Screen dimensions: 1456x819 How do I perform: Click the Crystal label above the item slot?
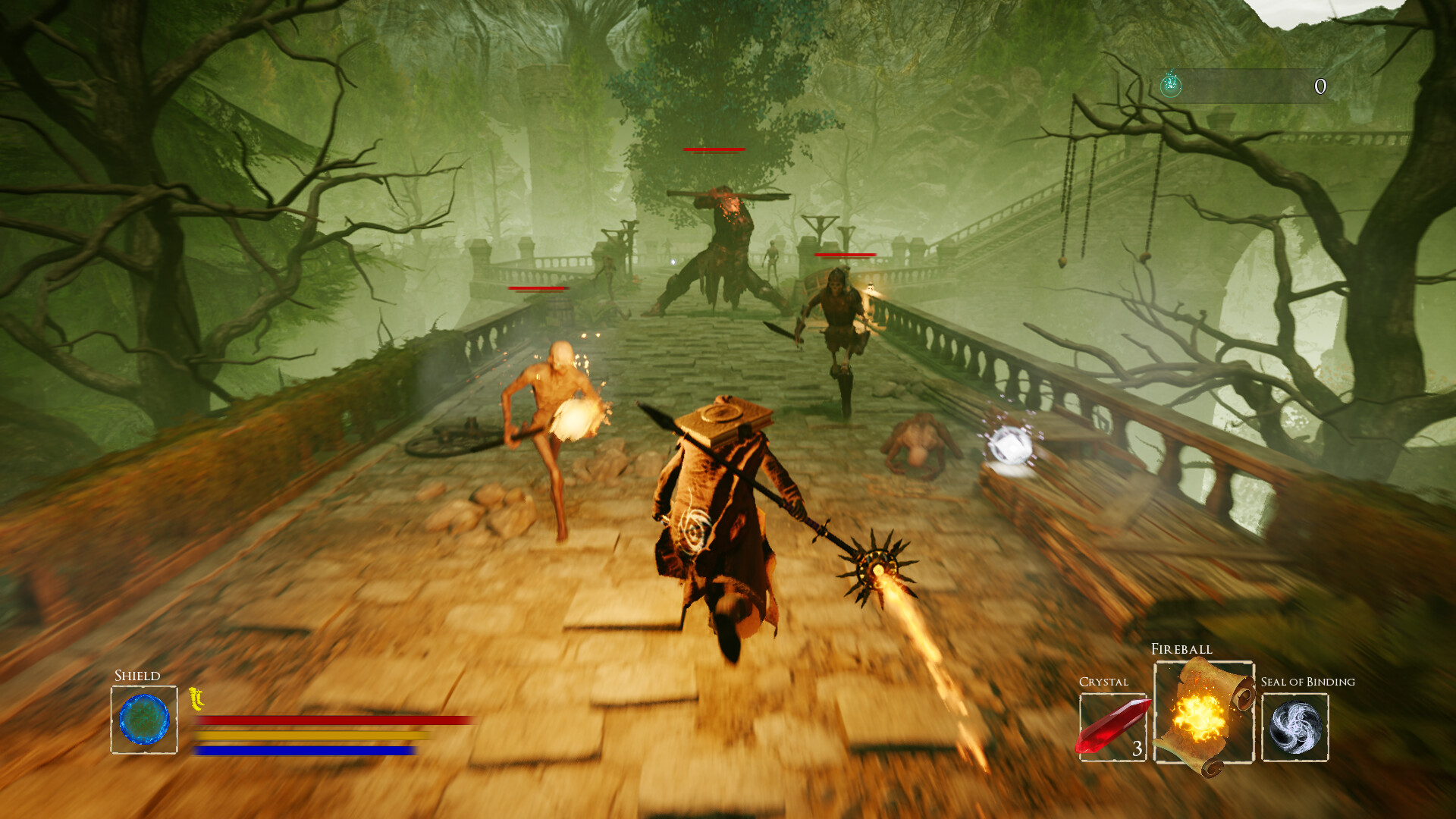coord(1103,682)
